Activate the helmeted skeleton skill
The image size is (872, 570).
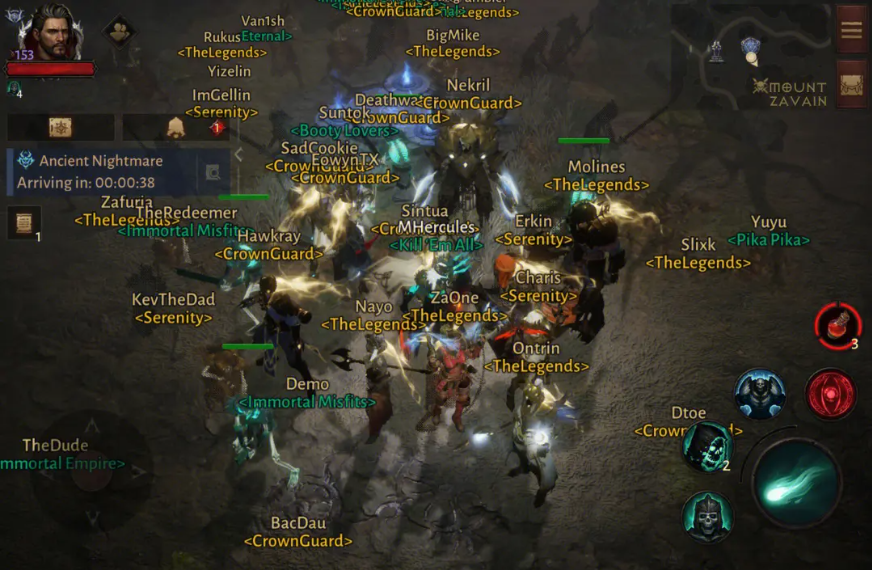tap(707, 517)
